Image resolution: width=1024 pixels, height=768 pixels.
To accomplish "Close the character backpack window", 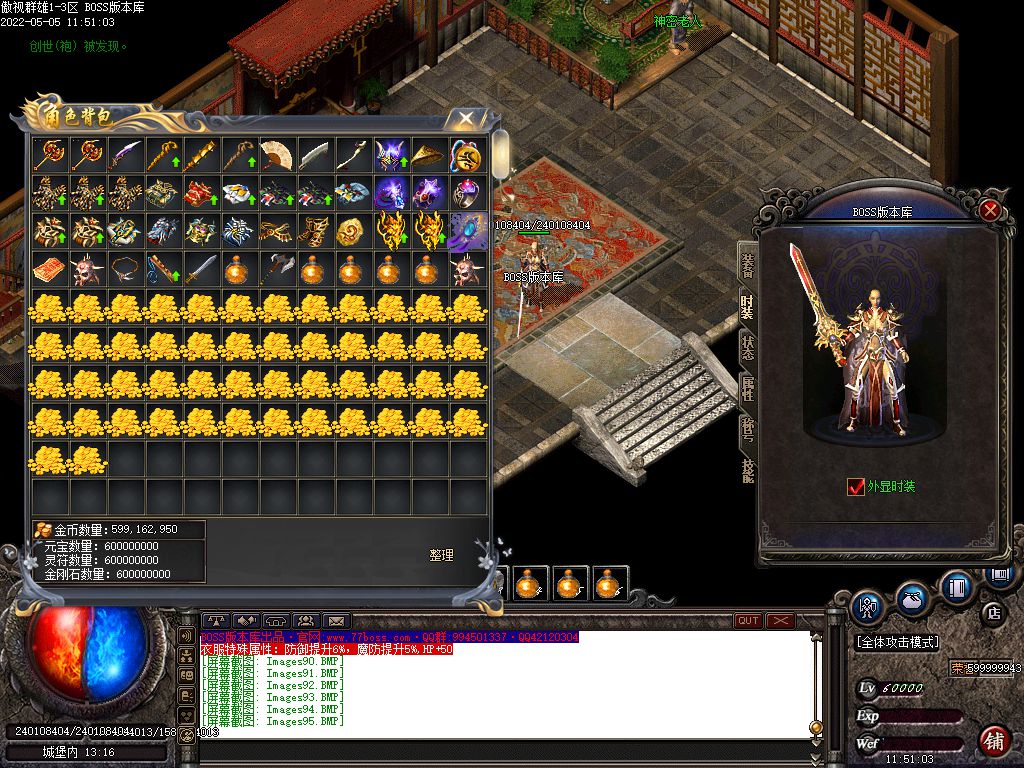I will 466,119.
